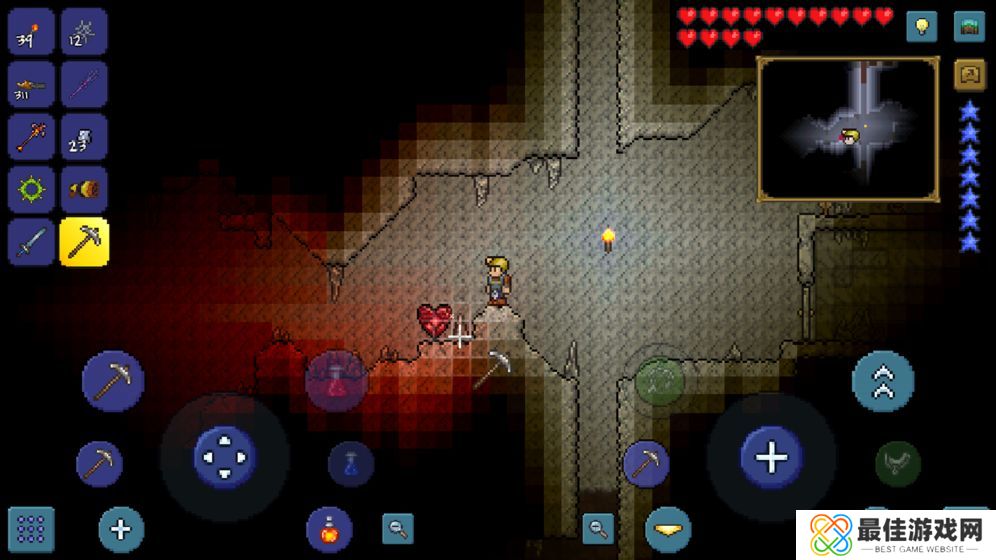Open the inventory grid button
This screenshot has width=996, height=560.
pyautogui.click(x=31, y=529)
